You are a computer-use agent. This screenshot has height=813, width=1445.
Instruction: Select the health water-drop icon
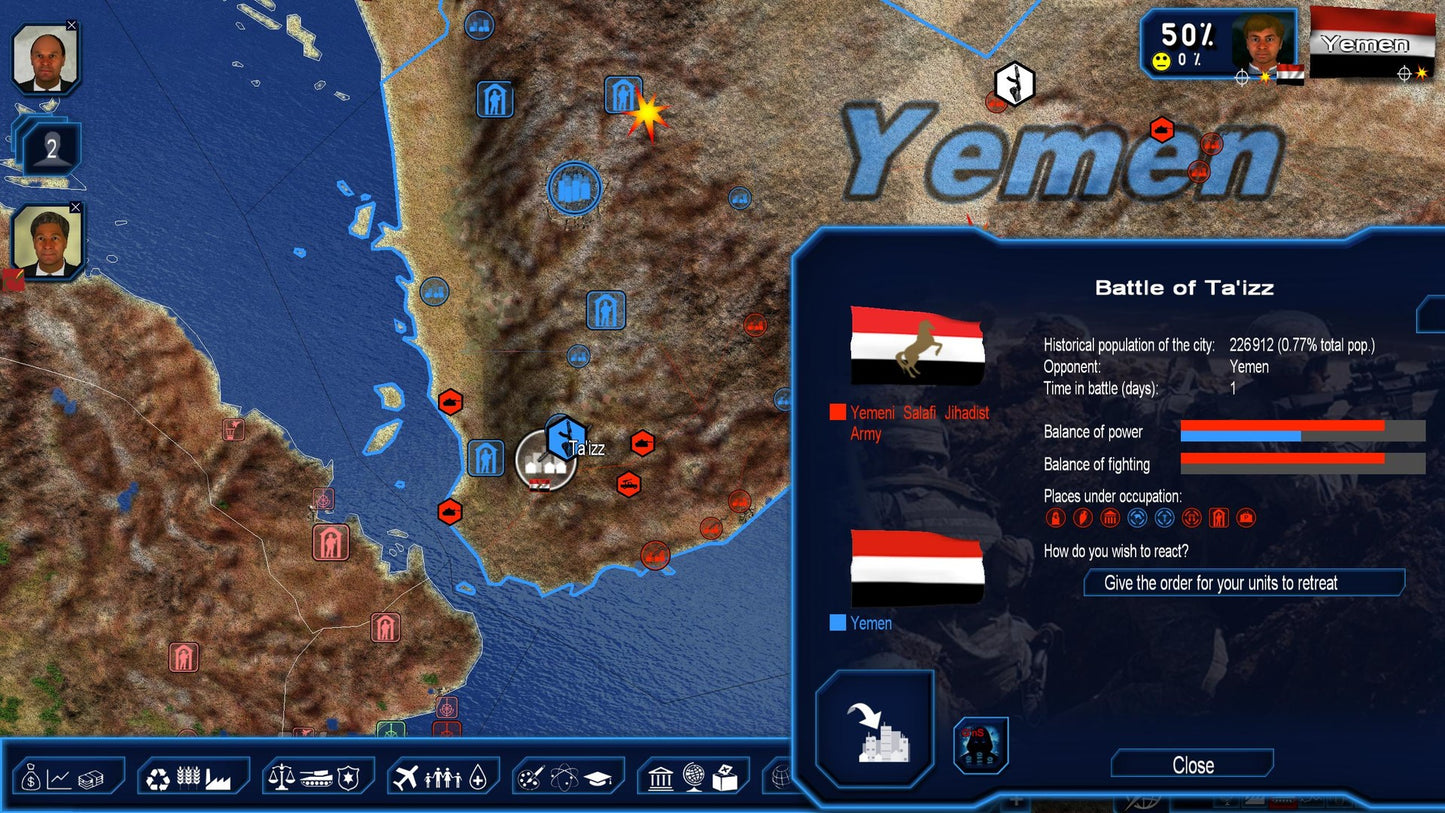tap(477, 777)
